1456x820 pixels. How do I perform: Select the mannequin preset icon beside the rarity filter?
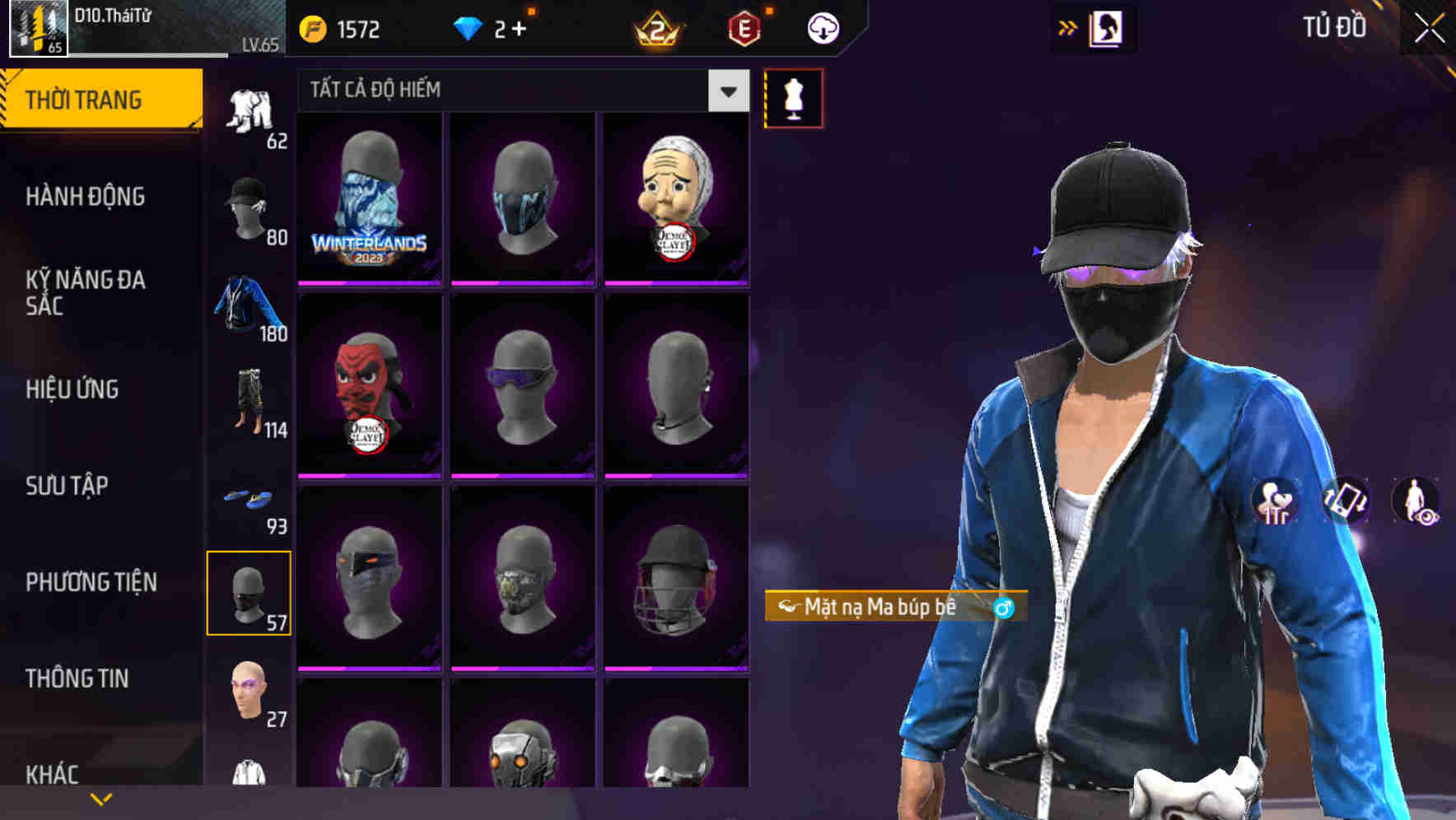793,97
